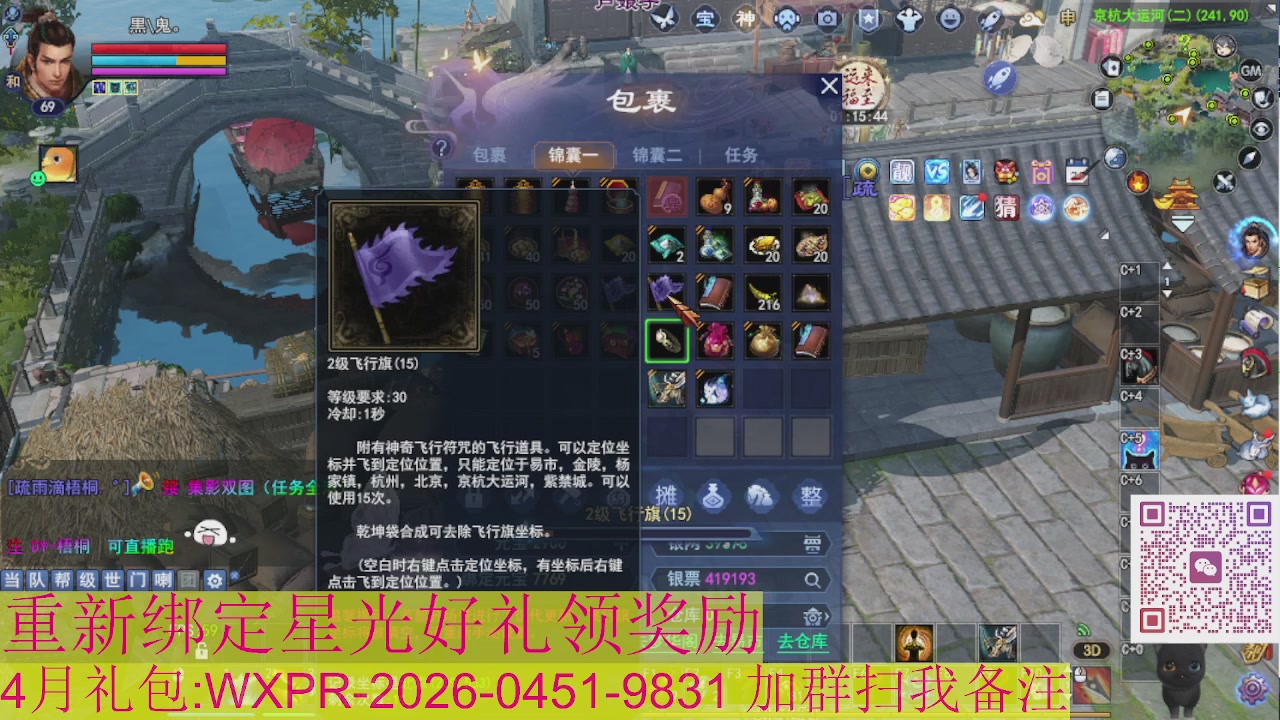Viewport: 1280px width, 720px height.
Task: Open the item sort (整) icon in bag panel
Action: (812, 495)
